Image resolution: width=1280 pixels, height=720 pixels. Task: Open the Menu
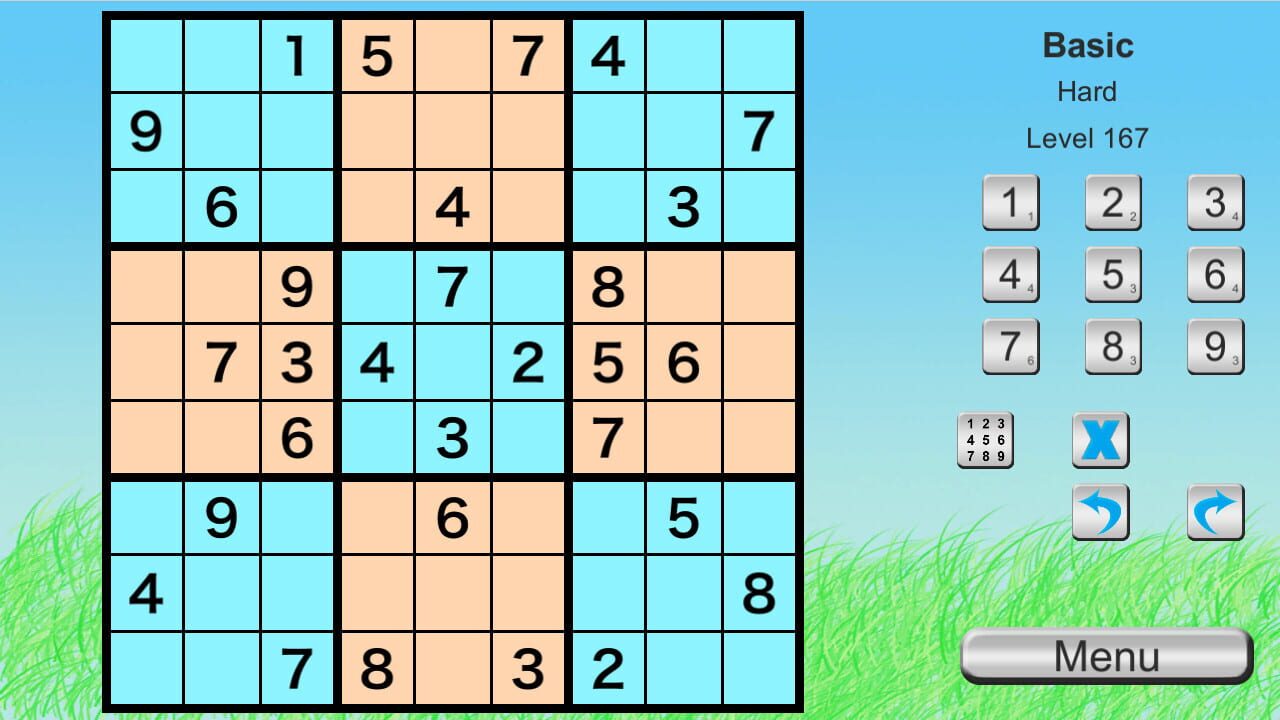pyautogui.click(x=1106, y=655)
